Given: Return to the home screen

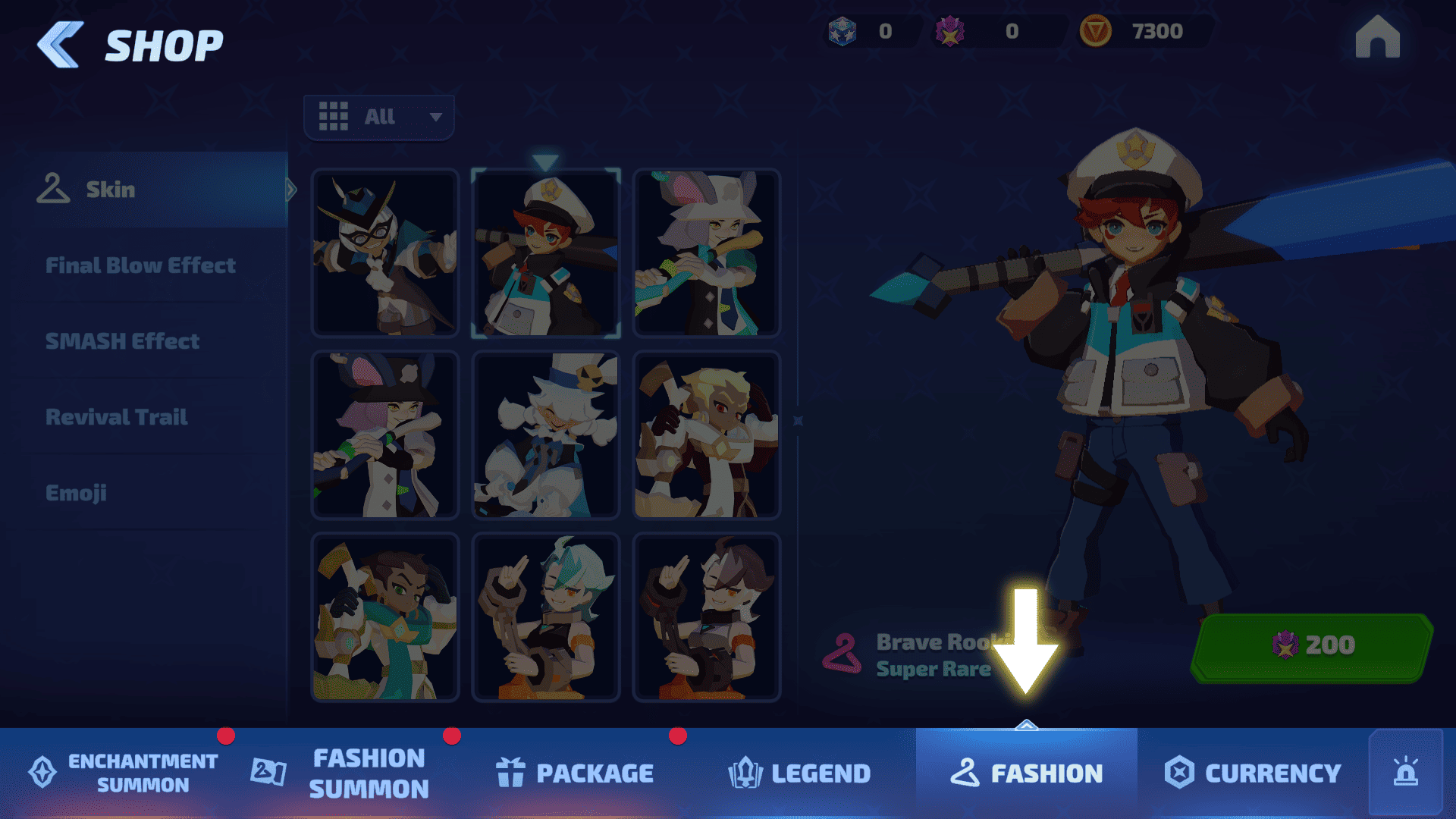Looking at the screenshot, I should tap(1377, 37).
